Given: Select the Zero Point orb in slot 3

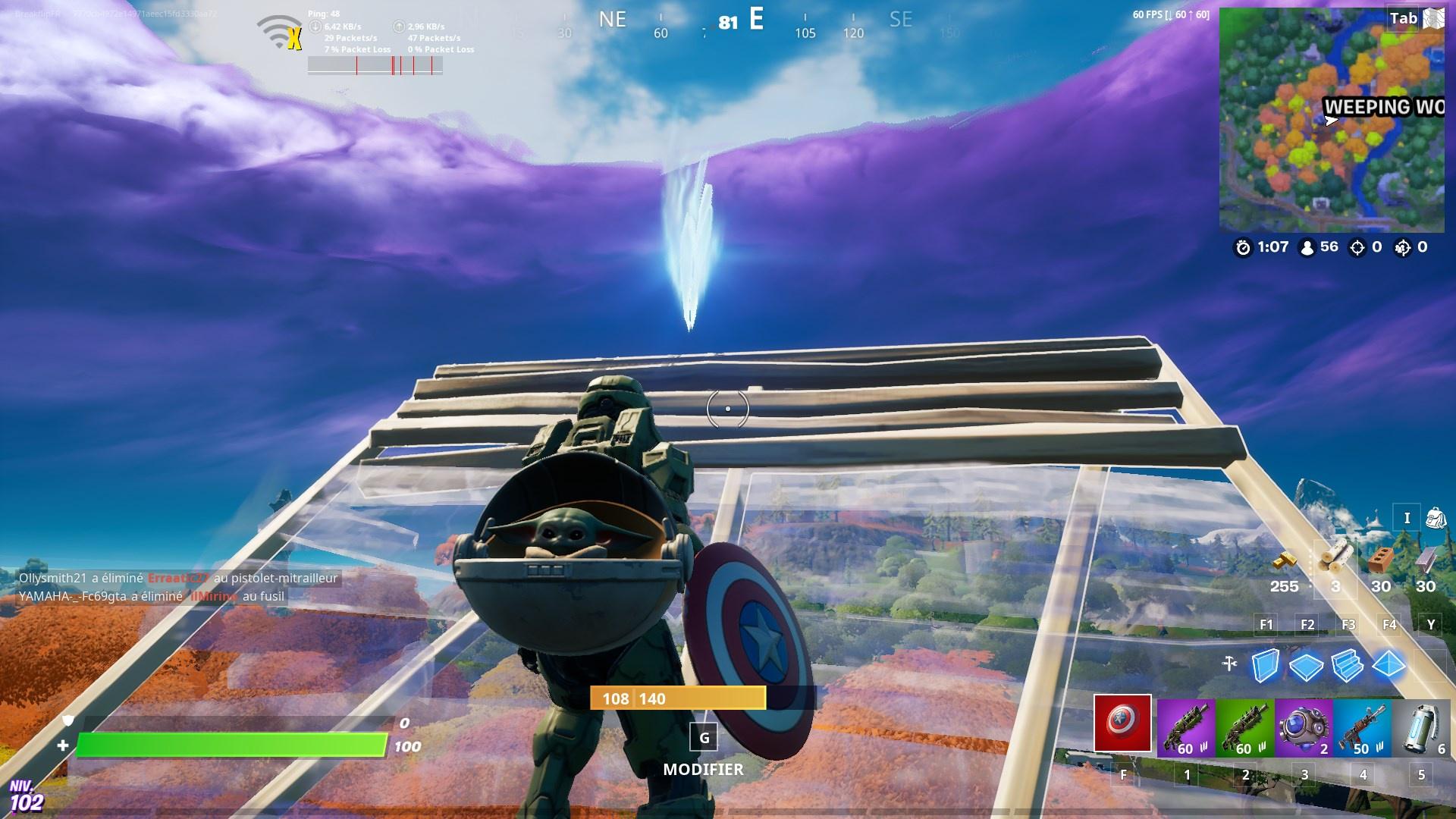Looking at the screenshot, I should tap(1305, 724).
